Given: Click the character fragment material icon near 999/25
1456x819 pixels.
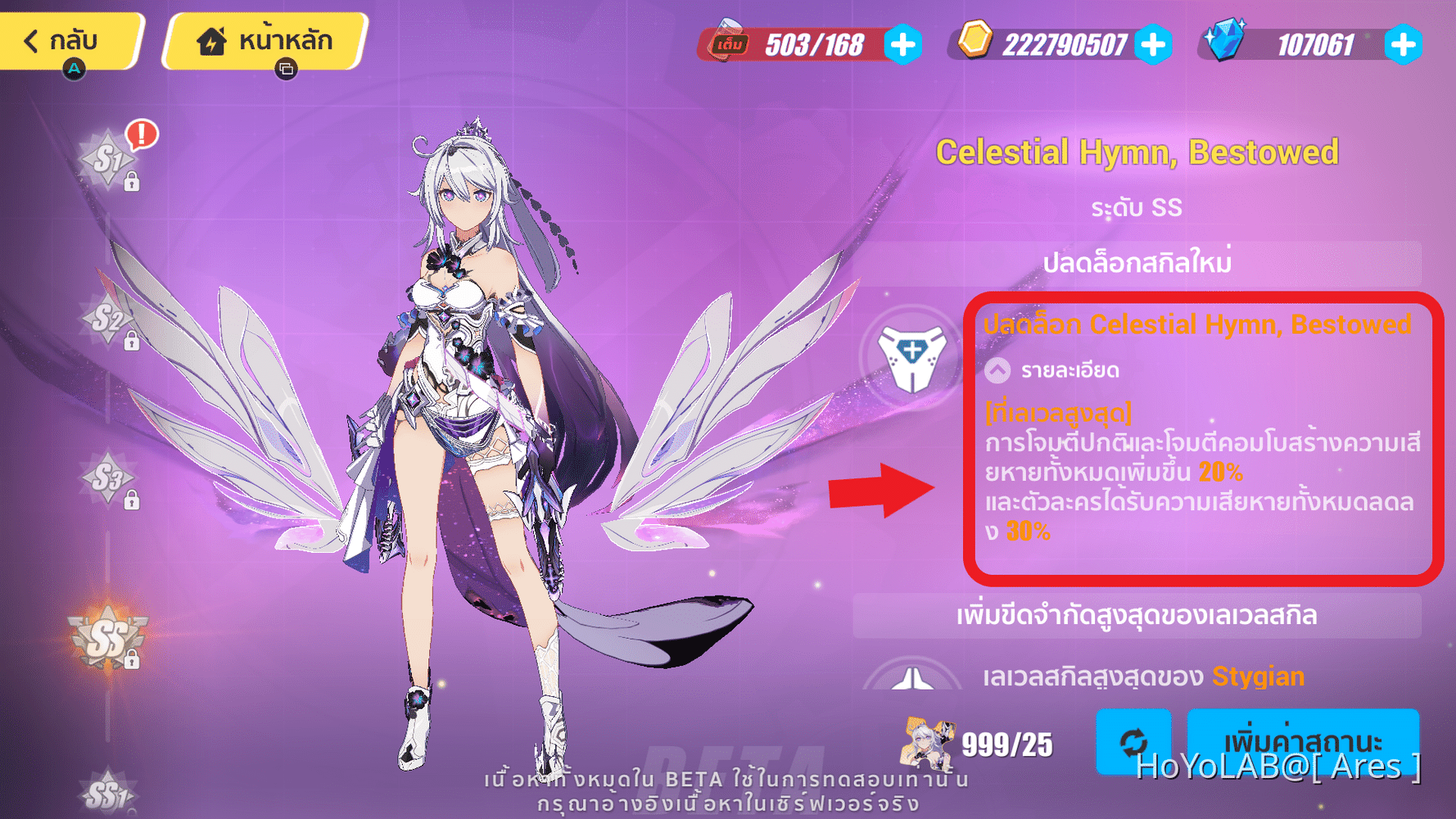Looking at the screenshot, I should pos(927,744).
